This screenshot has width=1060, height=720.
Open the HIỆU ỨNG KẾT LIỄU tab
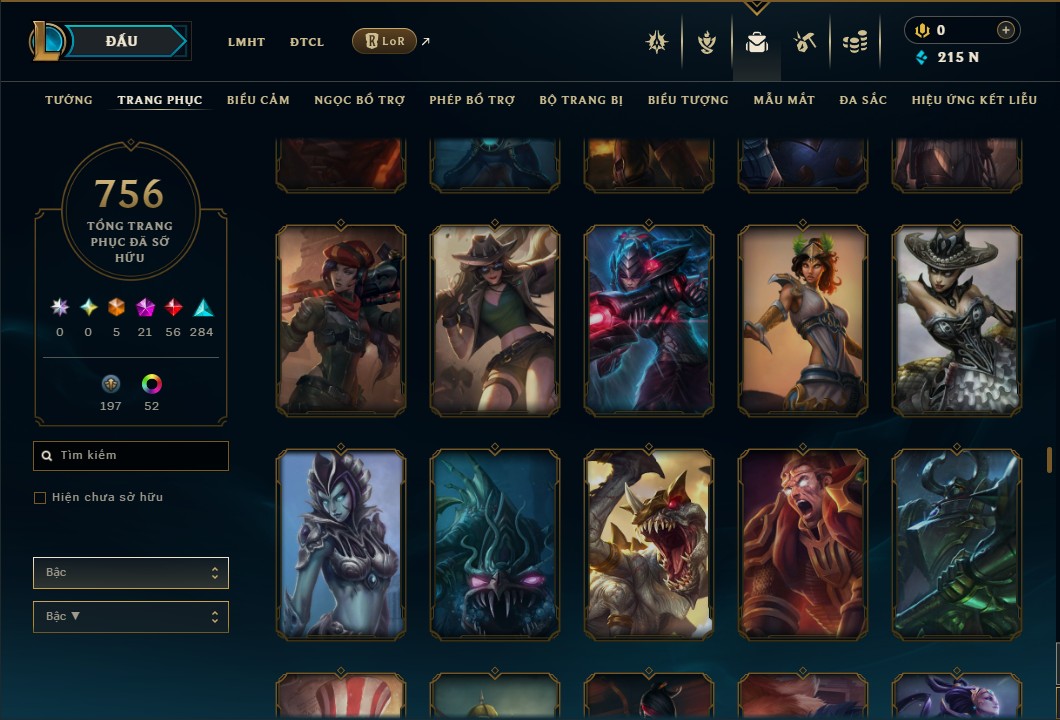pyautogui.click(x=974, y=100)
